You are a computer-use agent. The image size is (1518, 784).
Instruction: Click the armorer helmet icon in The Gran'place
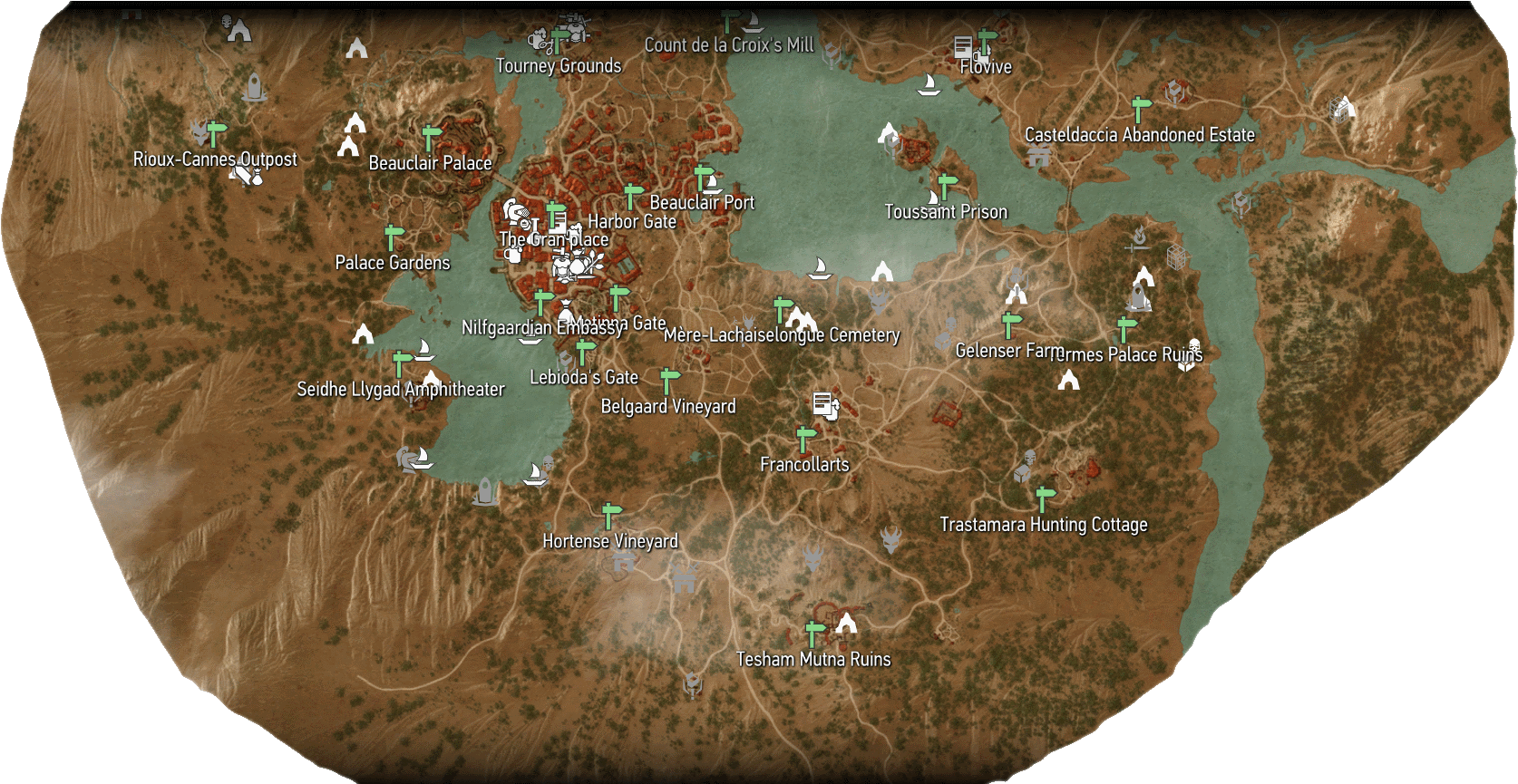(513, 211)
